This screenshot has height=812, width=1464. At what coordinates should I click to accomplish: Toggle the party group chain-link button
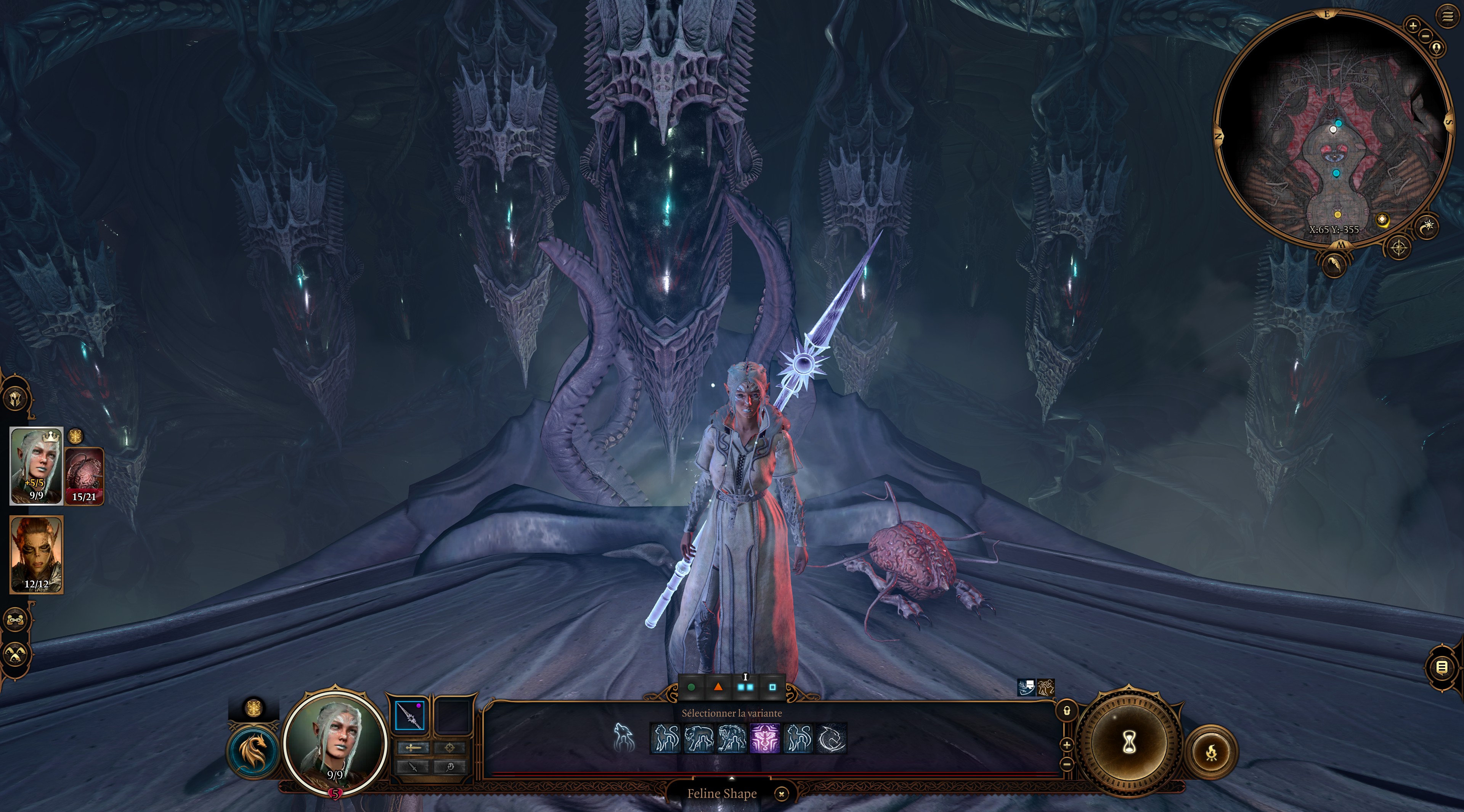[x=15, y=619]
